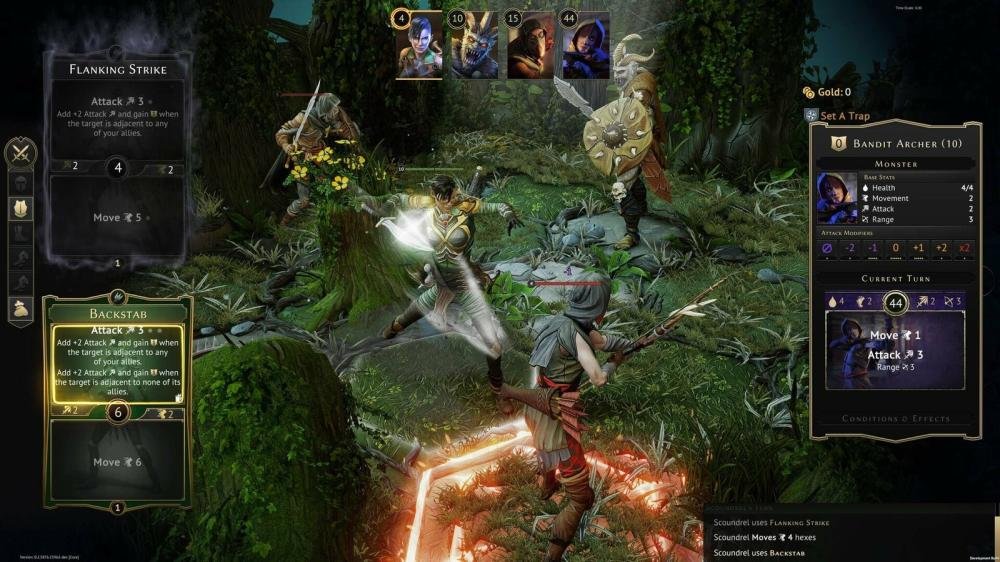Select the x2 attack modifier
1000x562 pixels.
(964, 248)
